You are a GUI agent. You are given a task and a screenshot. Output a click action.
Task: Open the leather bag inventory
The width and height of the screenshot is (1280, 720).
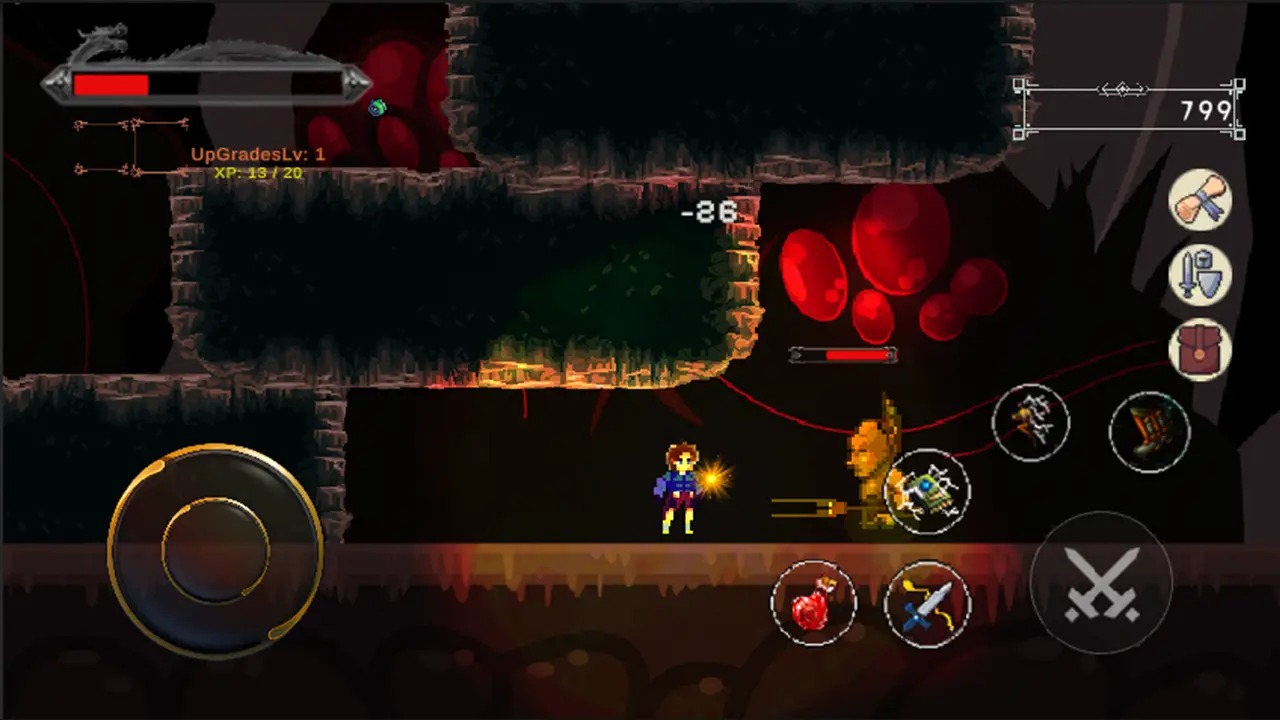1200,349
